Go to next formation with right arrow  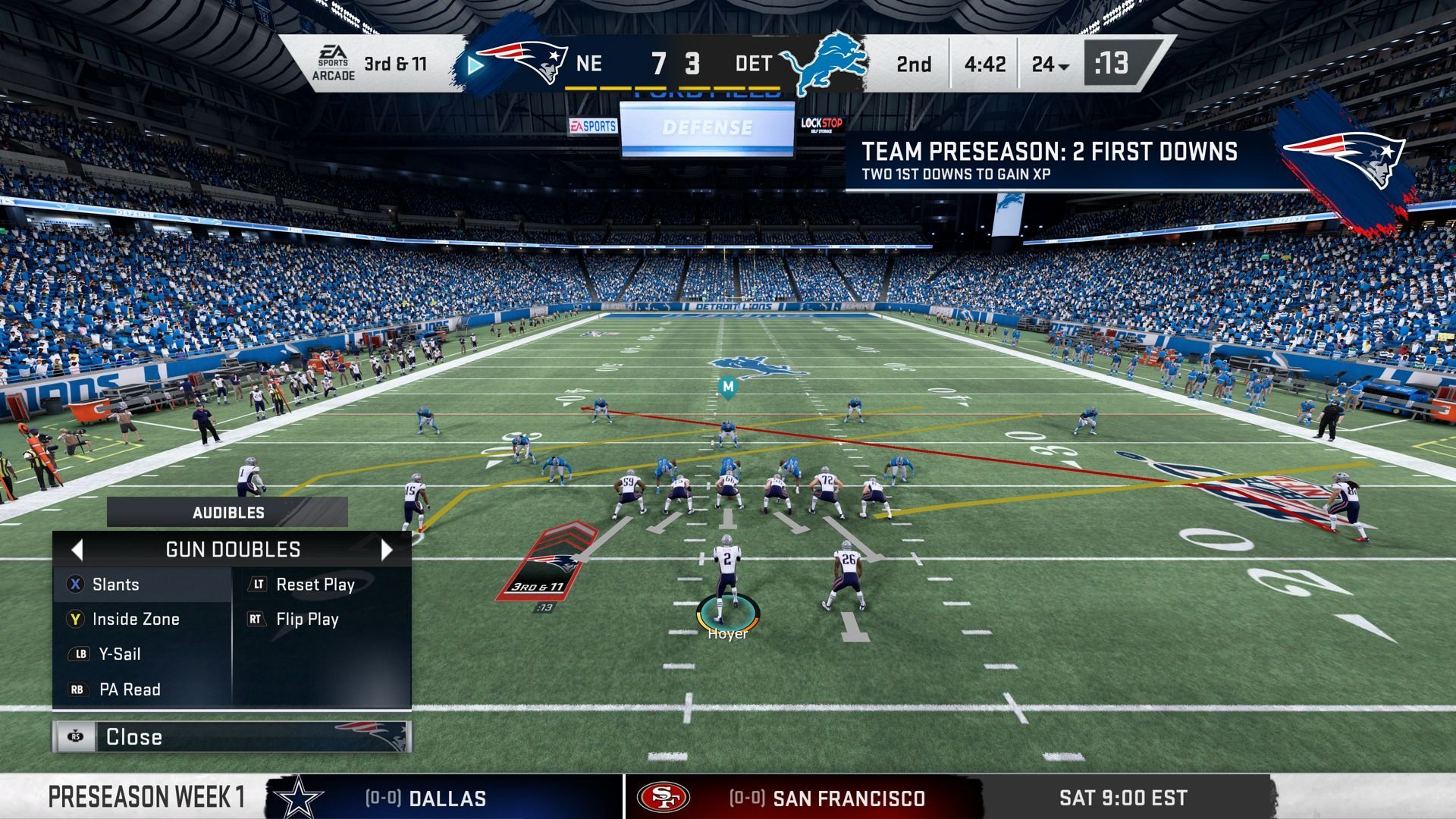tap(387, 550)
